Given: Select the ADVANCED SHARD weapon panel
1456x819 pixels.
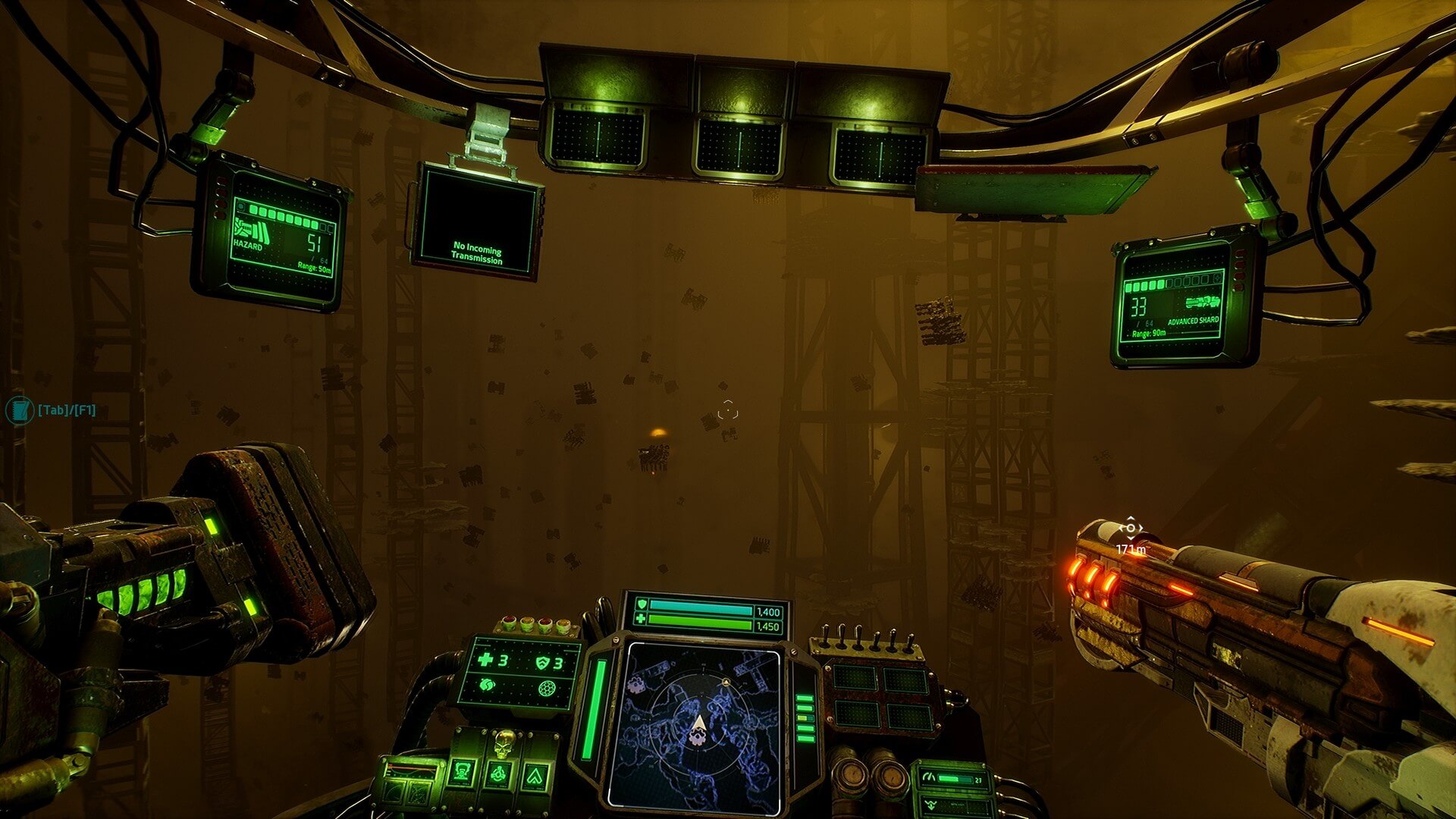Looking at the screenshot, I should (1175, 303).
